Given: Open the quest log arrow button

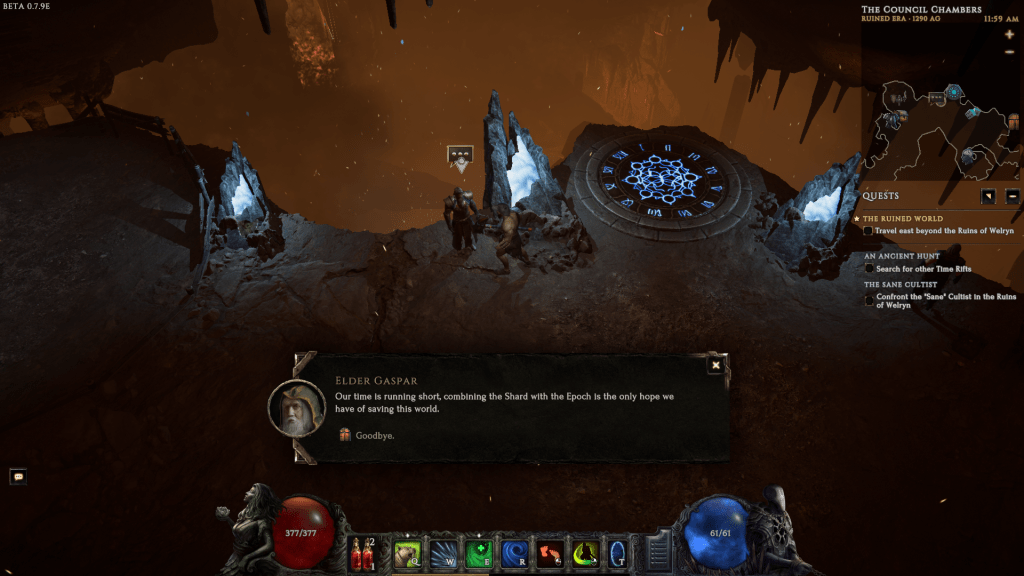Looking at the screenshot, I should 988,196.
